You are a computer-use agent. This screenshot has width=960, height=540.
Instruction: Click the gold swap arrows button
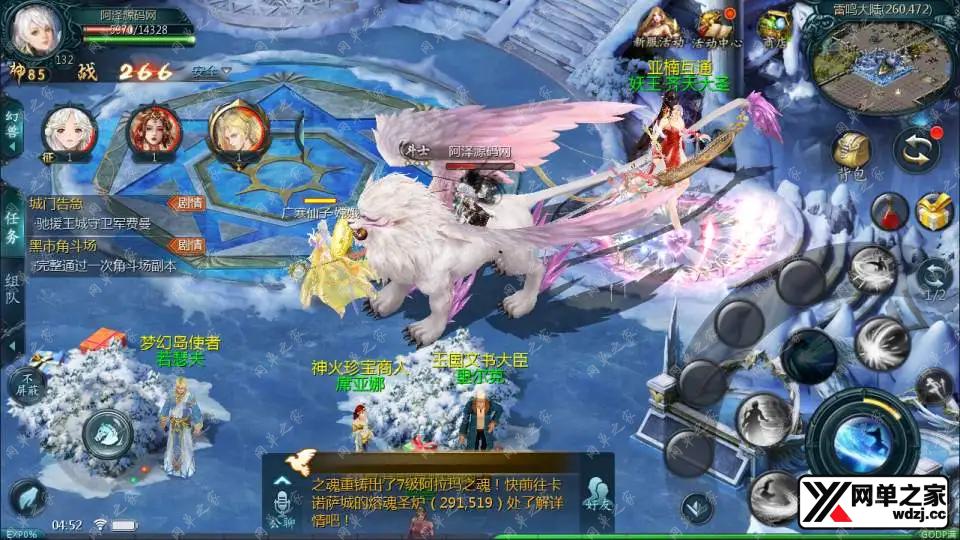click(916, 148)
